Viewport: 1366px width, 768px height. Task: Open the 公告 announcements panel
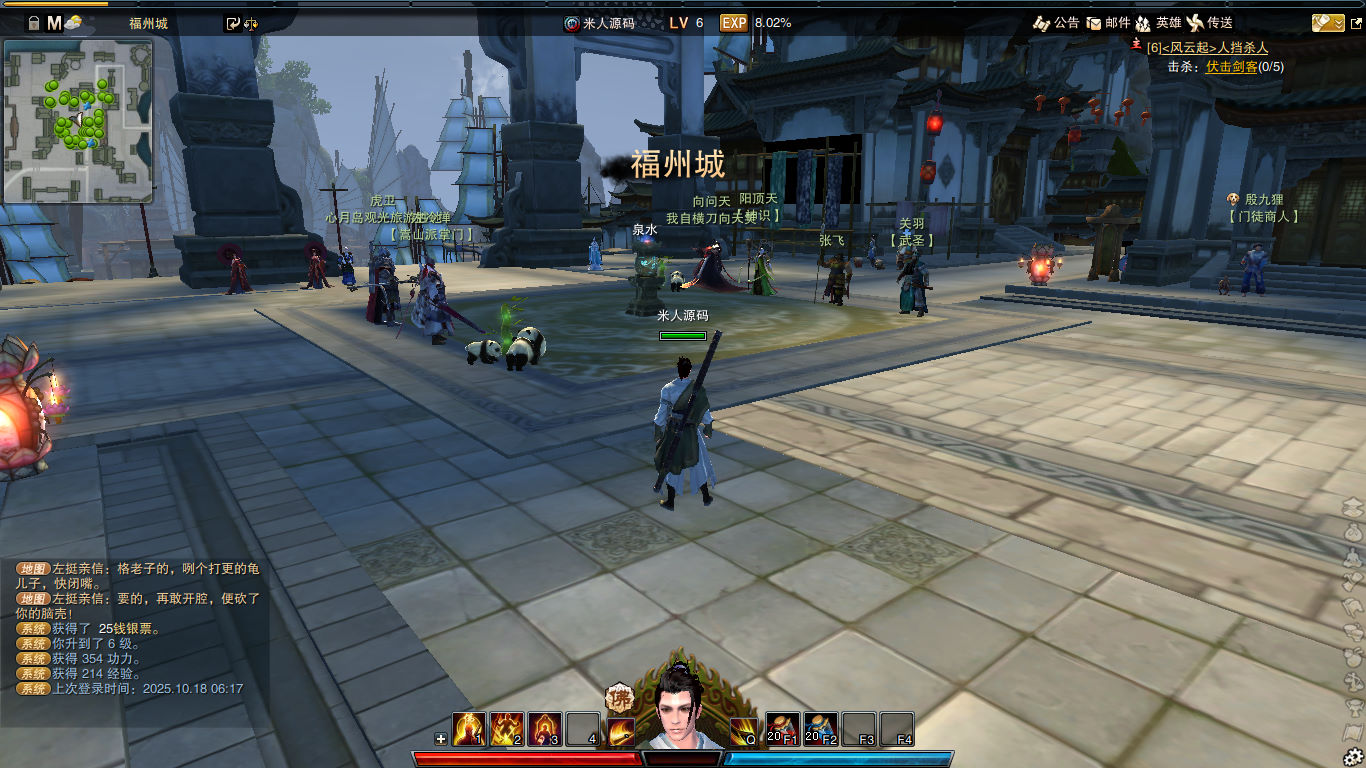click(x=1056, y=22)
